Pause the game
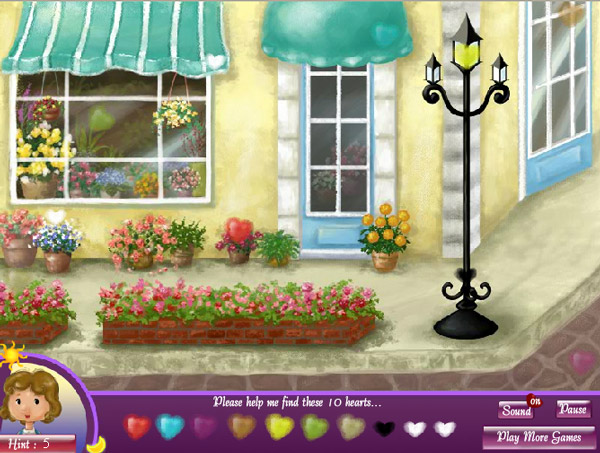The image size is (600, 453). (x=573, y=409)
